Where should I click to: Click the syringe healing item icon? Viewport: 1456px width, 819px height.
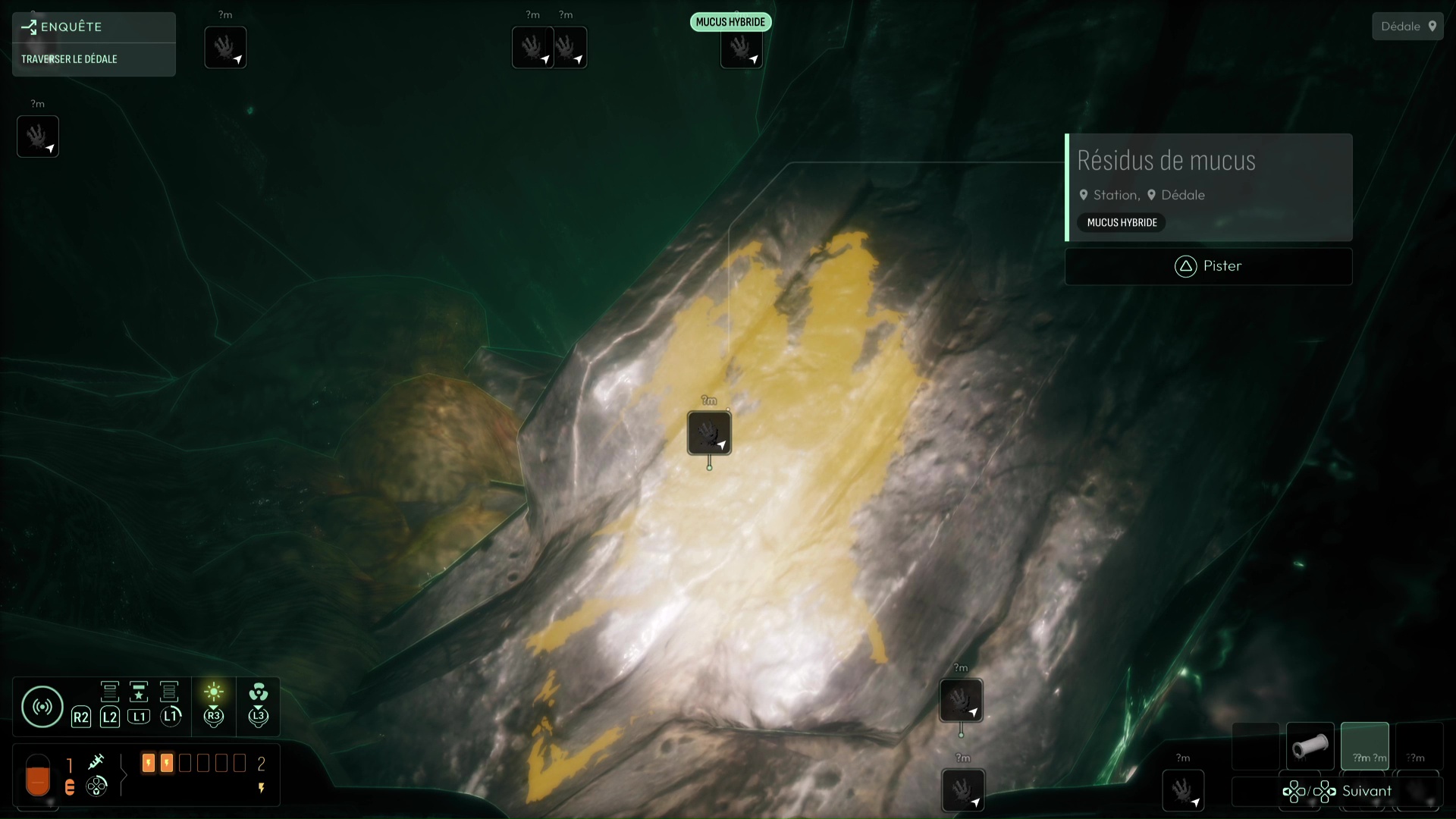tap(96, 762)
